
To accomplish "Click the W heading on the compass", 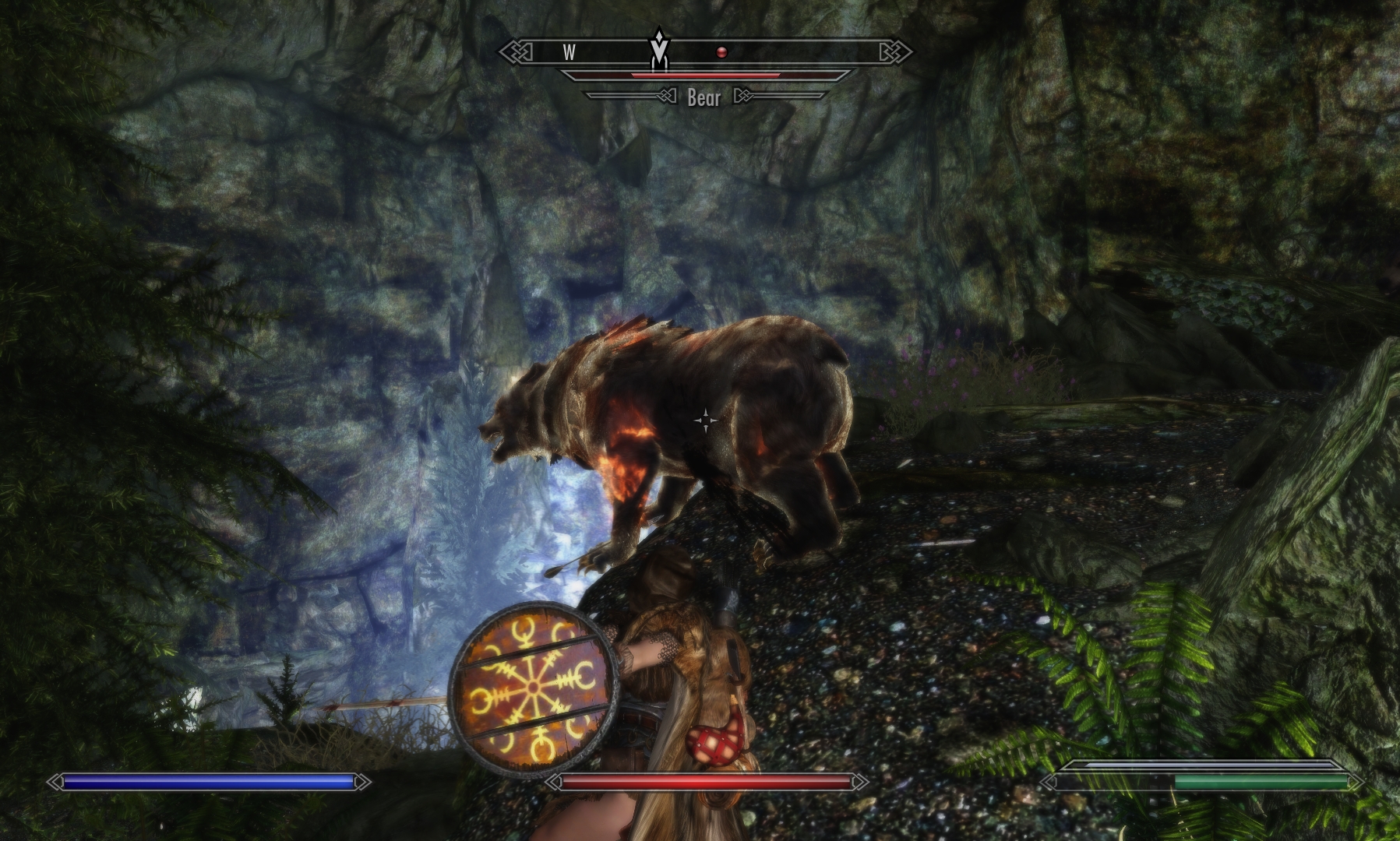I will 570,52.
